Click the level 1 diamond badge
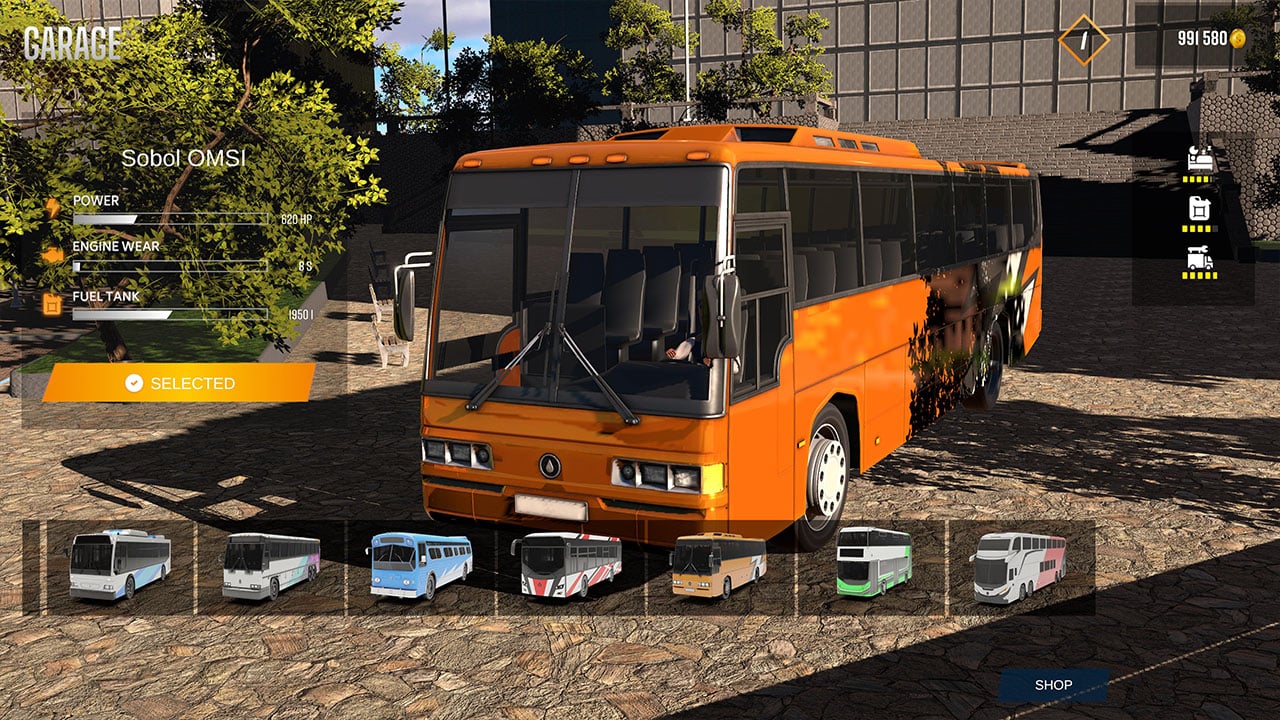The width and height of the screenshot is (1280, 720). [1083, 38]
